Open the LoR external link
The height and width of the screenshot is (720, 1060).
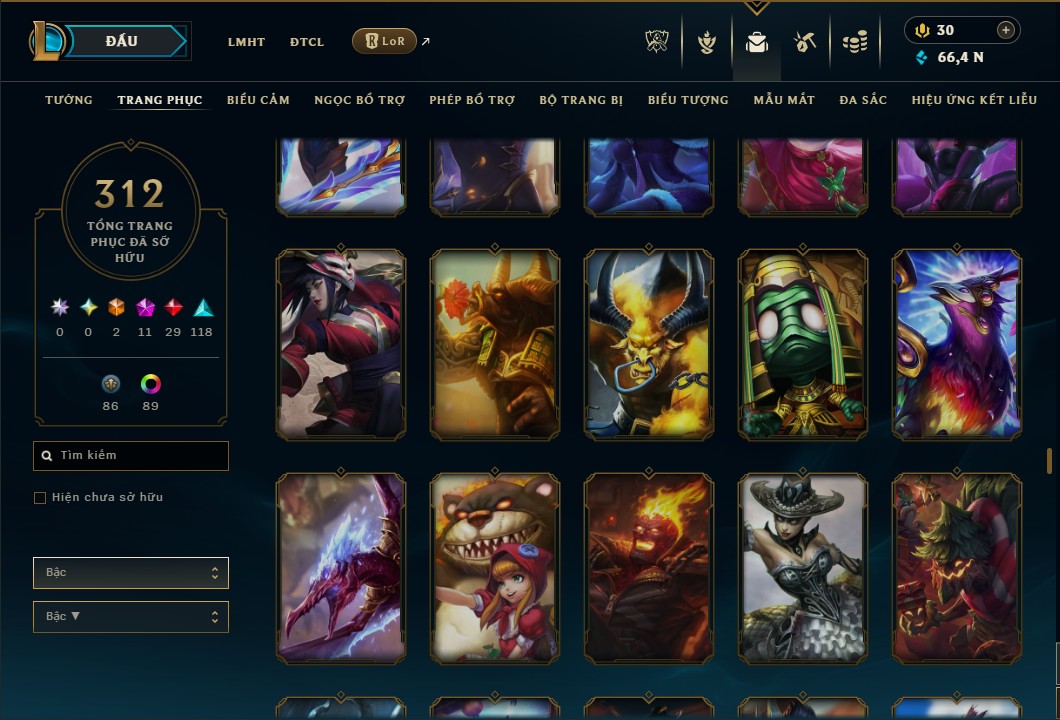tap(385, 41)
